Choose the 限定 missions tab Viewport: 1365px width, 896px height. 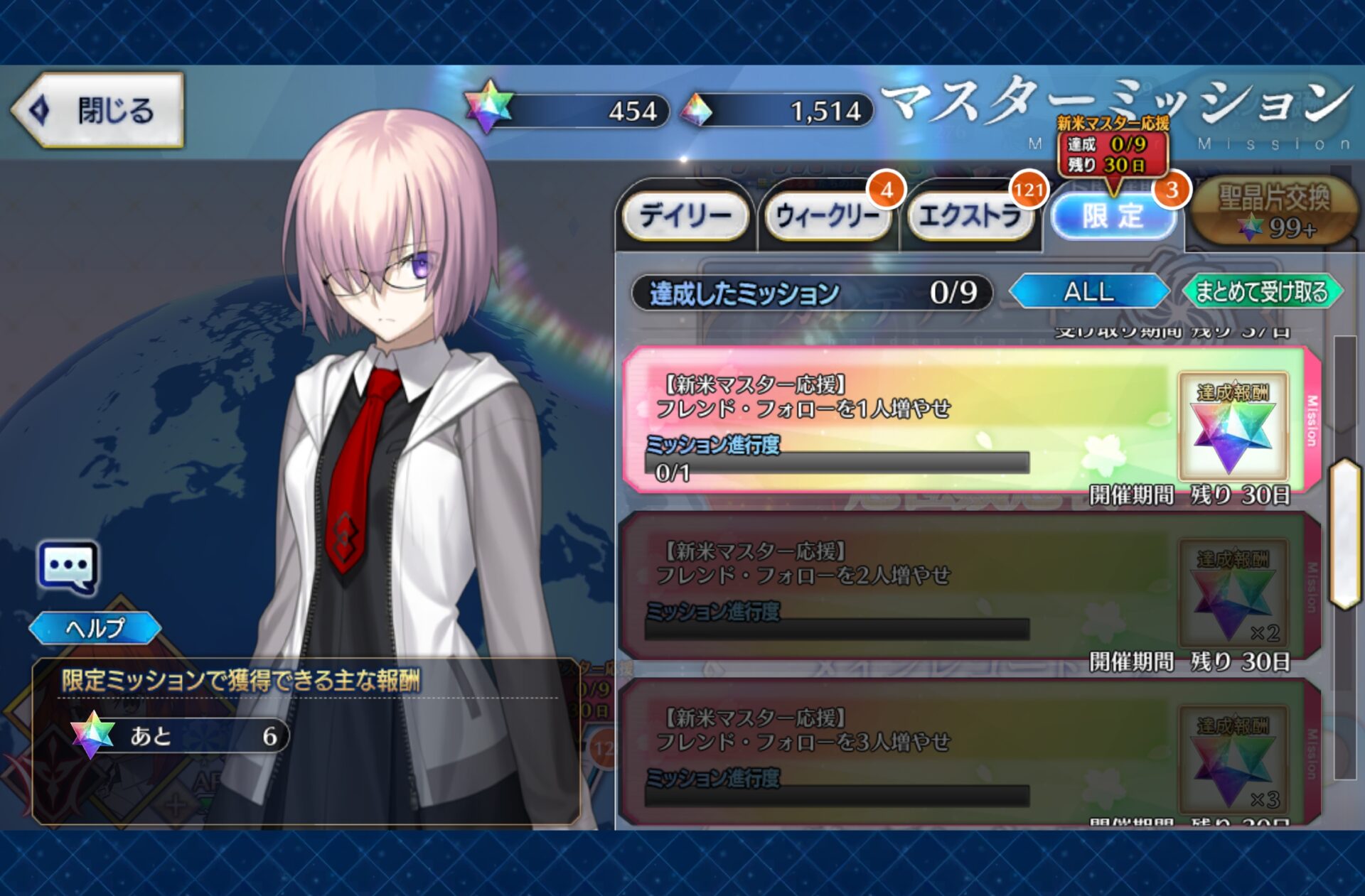[x=1113, y=215]
